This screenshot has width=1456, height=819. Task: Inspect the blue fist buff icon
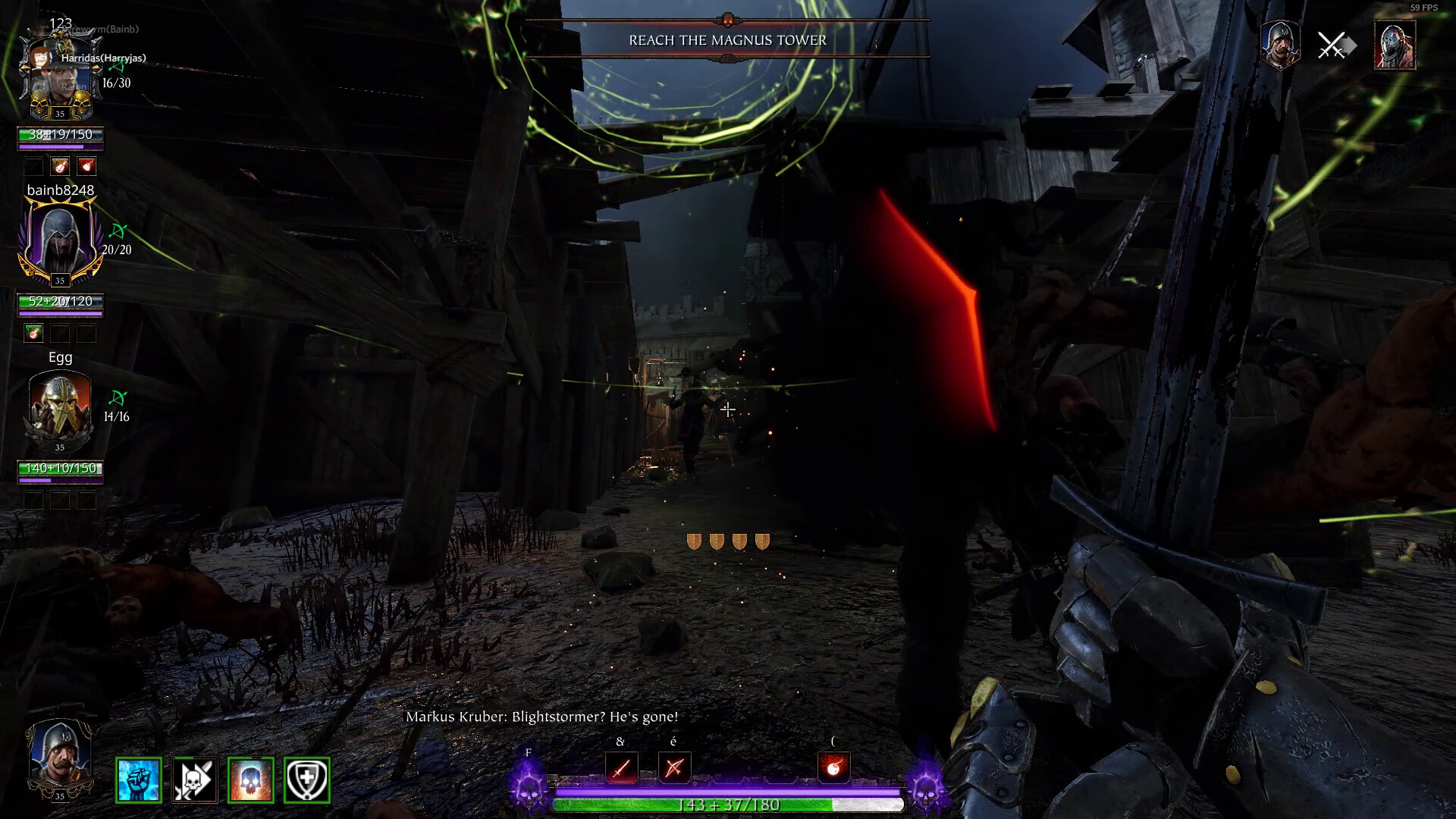click(139, 780)
